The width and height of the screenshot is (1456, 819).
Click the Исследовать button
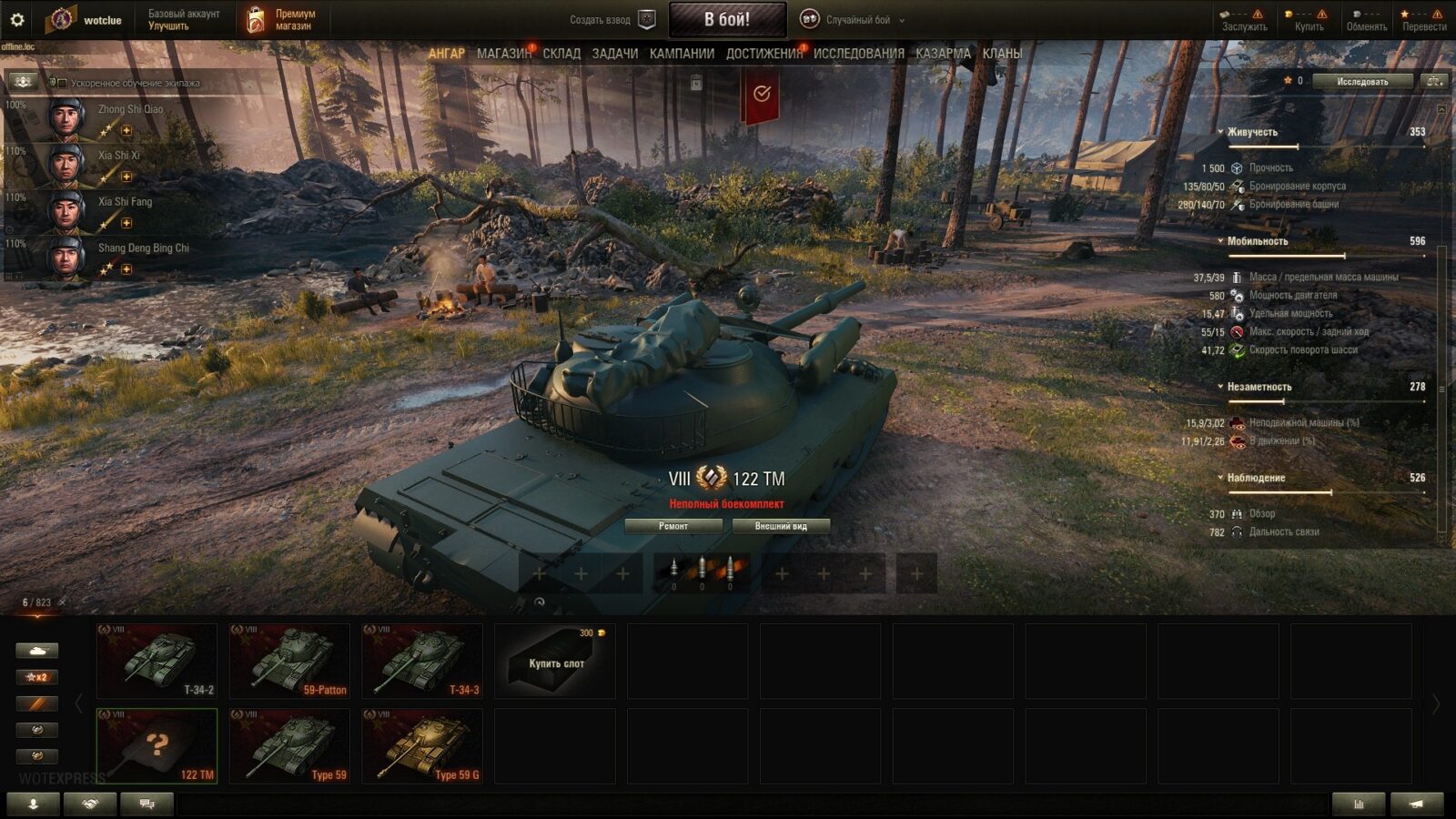click(1361, 81)
